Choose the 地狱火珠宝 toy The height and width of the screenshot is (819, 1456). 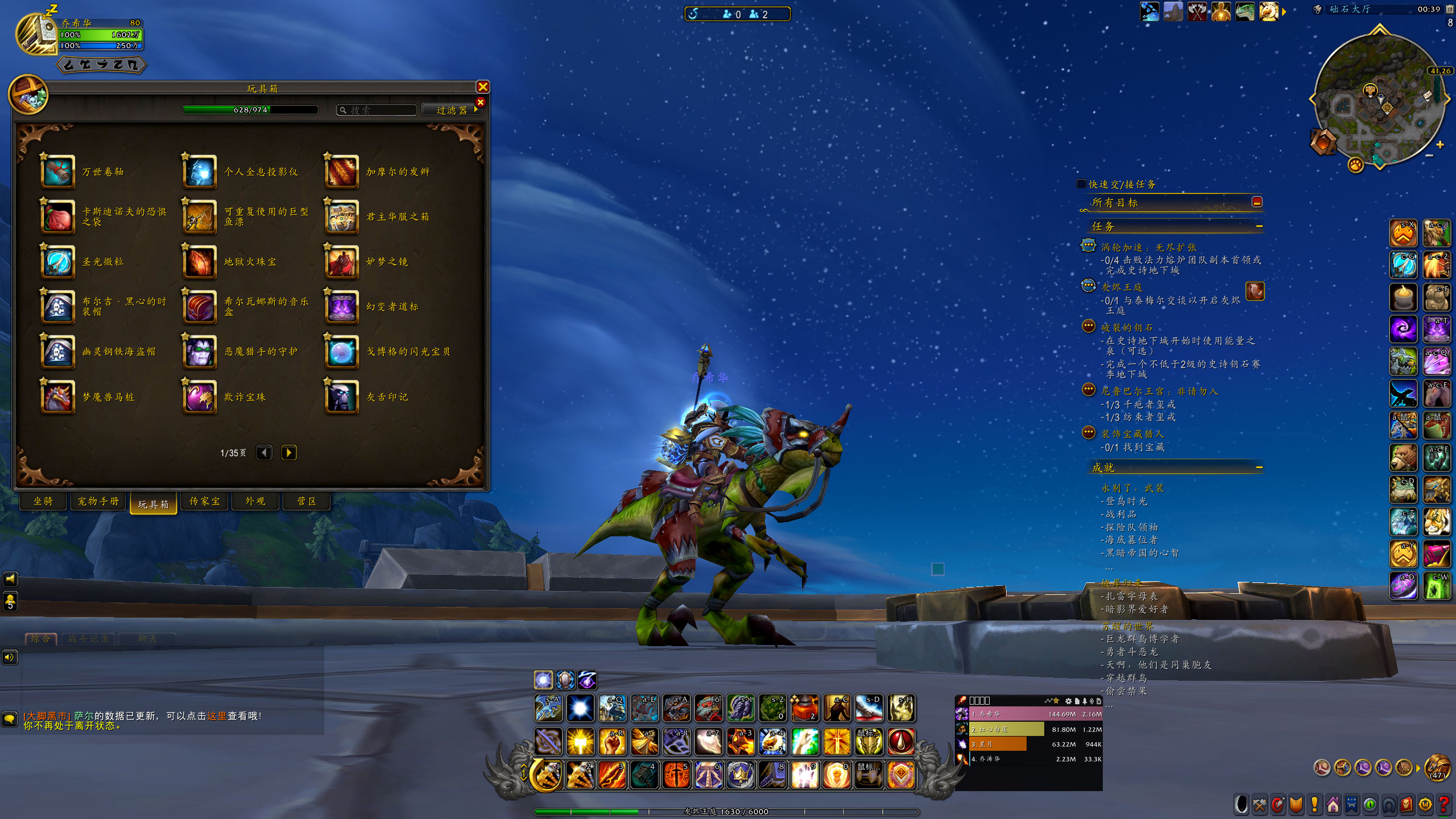[x=200, y=262]
